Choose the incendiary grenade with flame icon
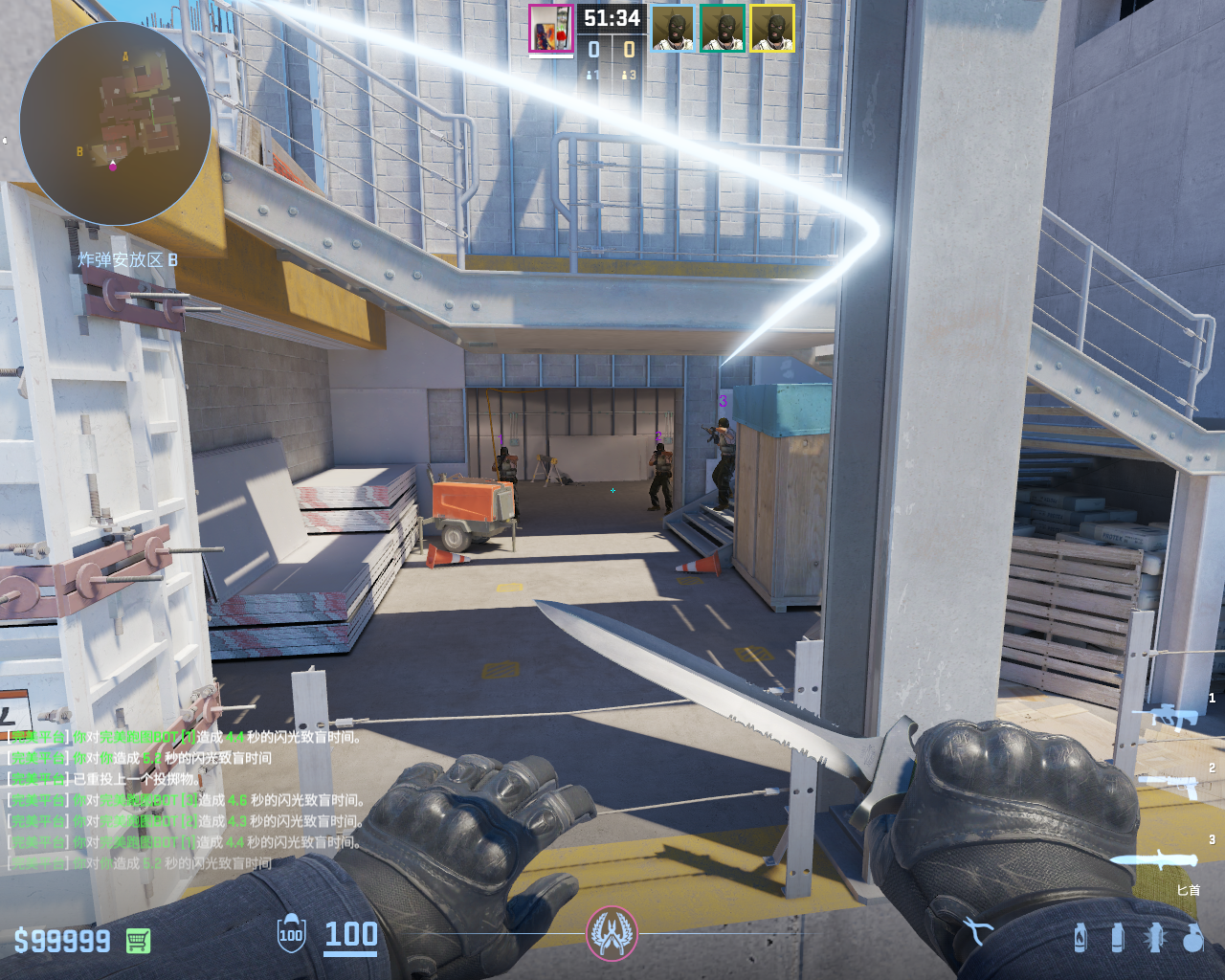The height and width of the screenshot is (980, 1225). (x=1080, y=937)
